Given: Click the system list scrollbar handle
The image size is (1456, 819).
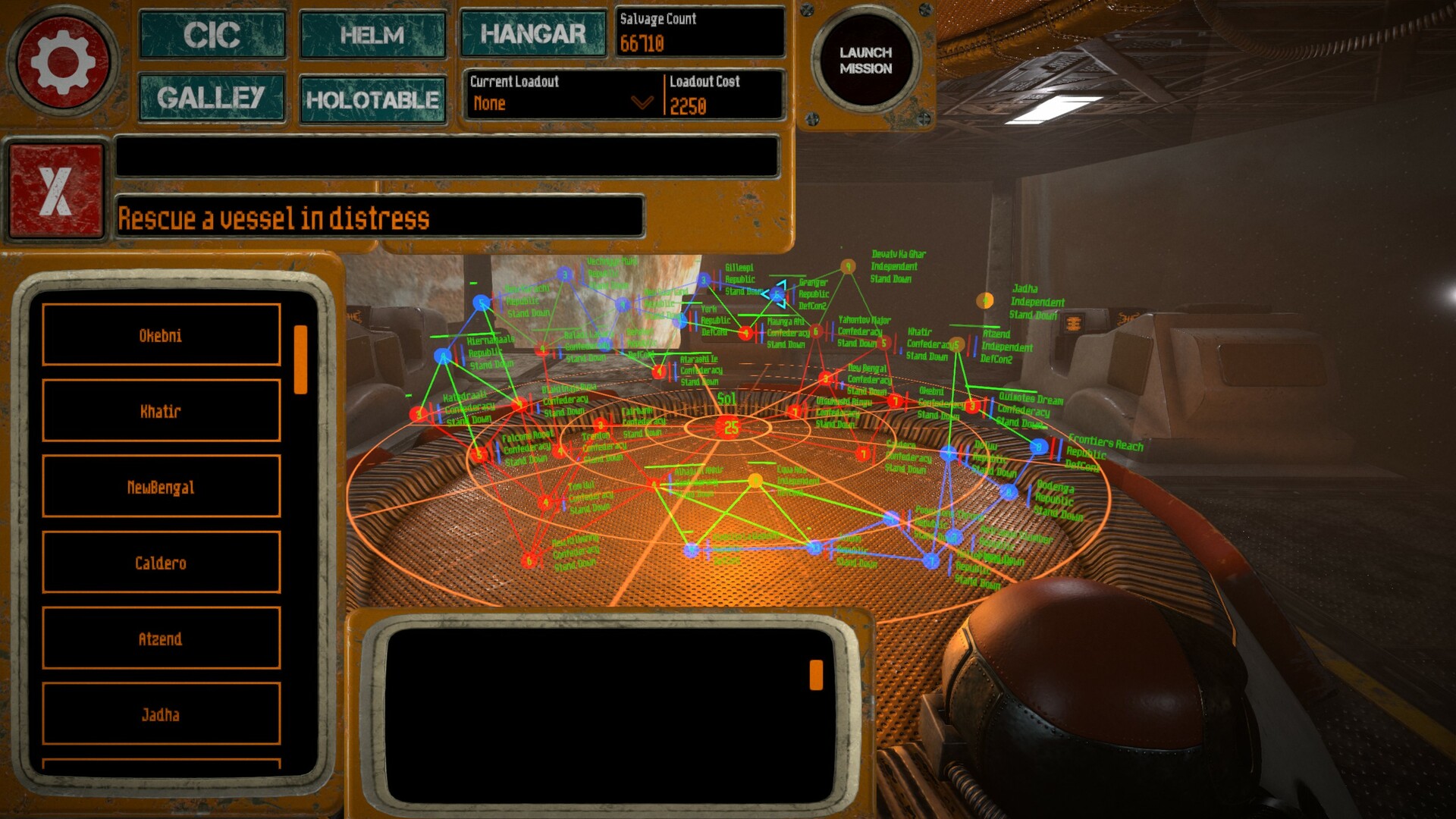Looking at the screenshot, I should pyautogui.click(x=300, y=359).
